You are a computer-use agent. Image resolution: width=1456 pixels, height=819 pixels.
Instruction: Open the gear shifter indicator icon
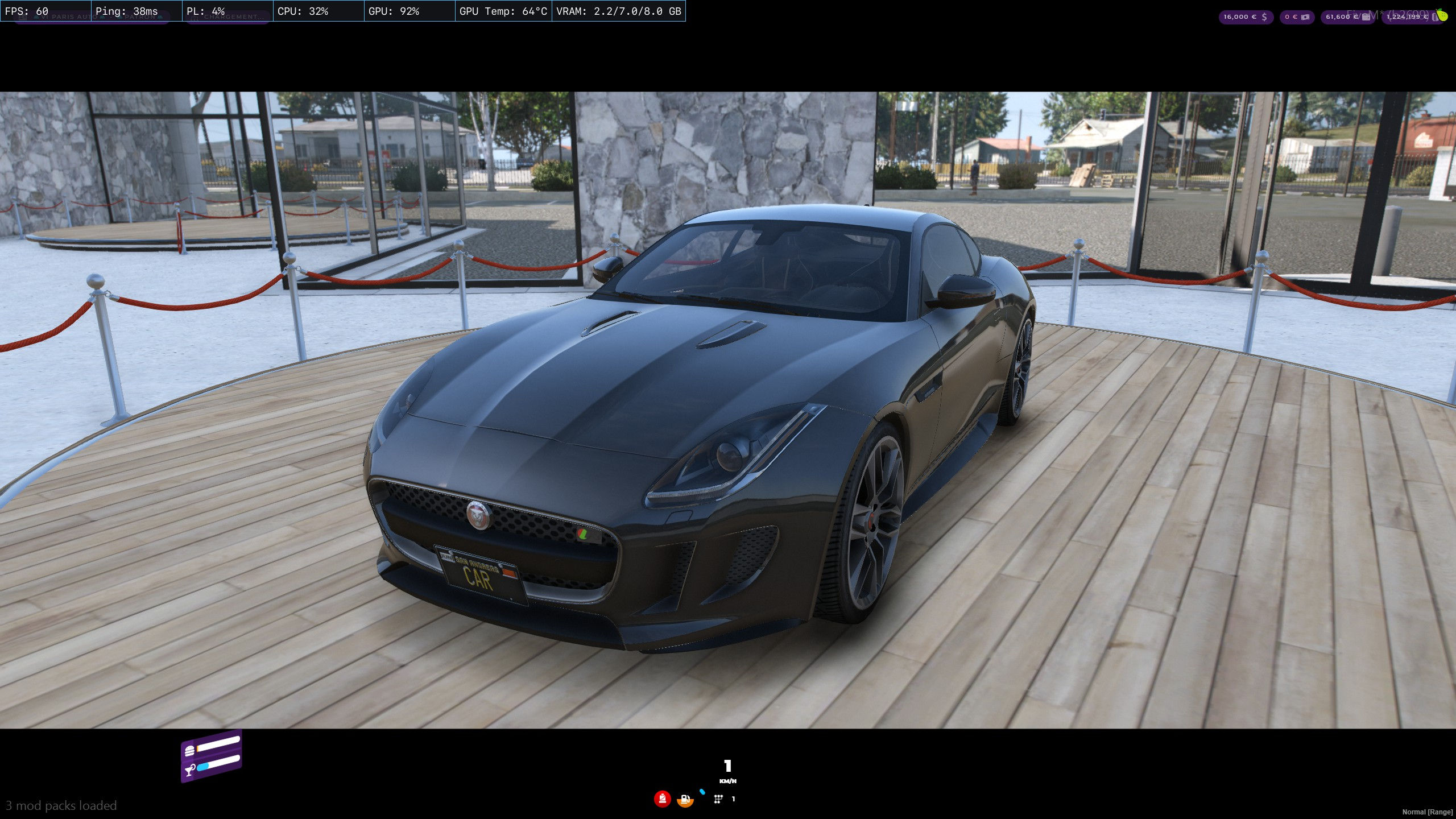[718, 800]
